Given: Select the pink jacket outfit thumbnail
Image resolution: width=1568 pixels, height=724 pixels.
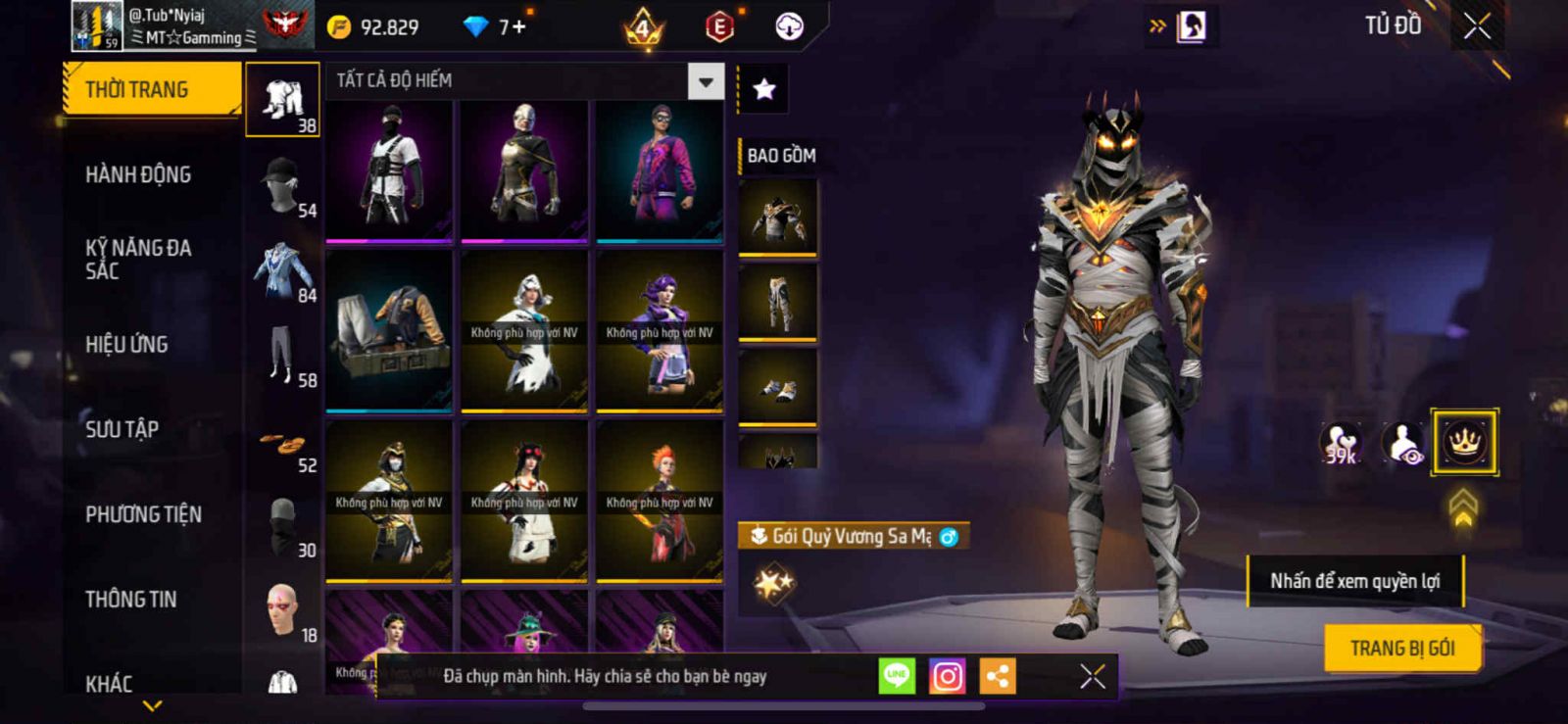Looking at the screenshot, I should tap(660, 169).
